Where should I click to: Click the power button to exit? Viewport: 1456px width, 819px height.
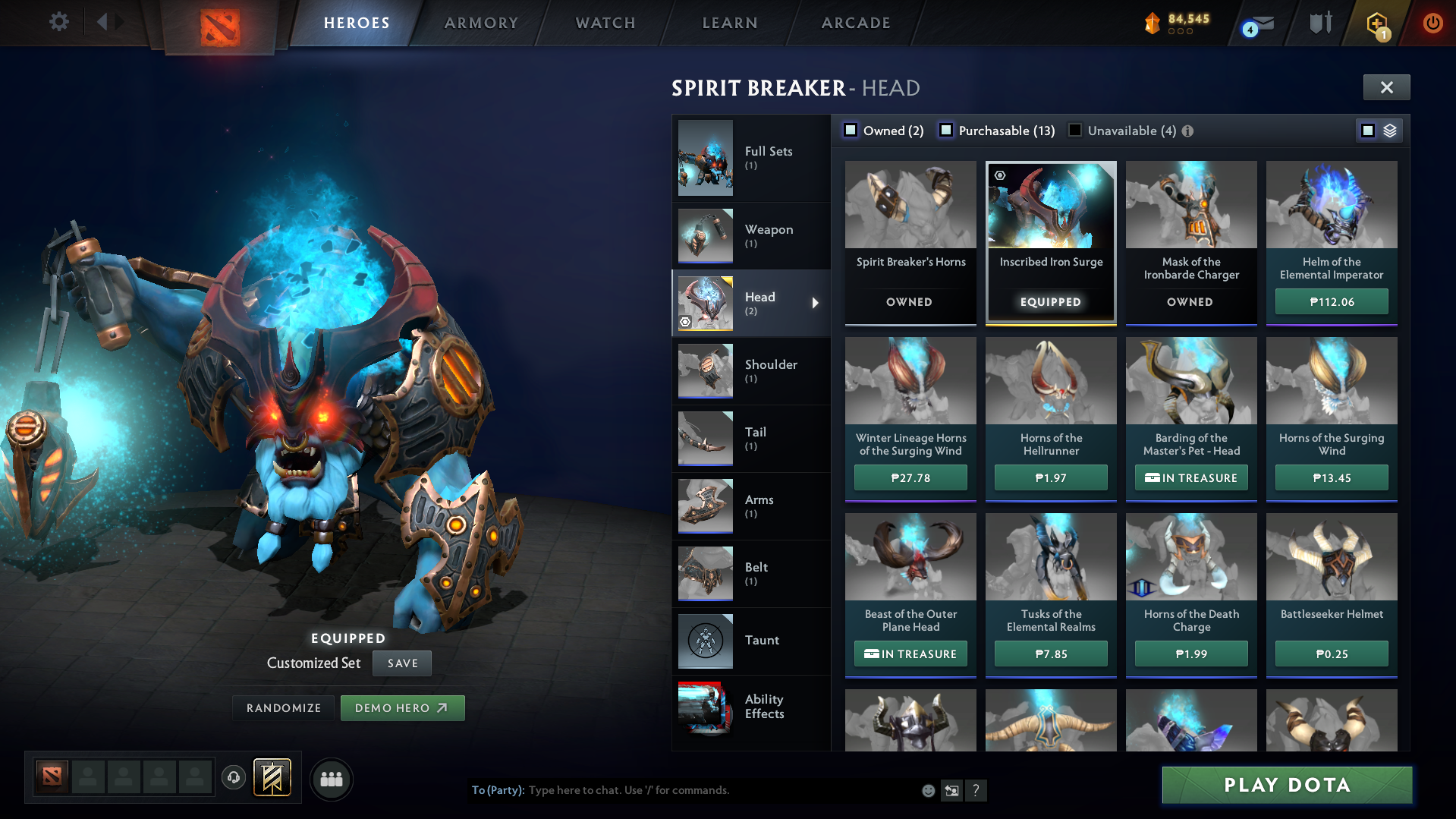[1432, 23]
